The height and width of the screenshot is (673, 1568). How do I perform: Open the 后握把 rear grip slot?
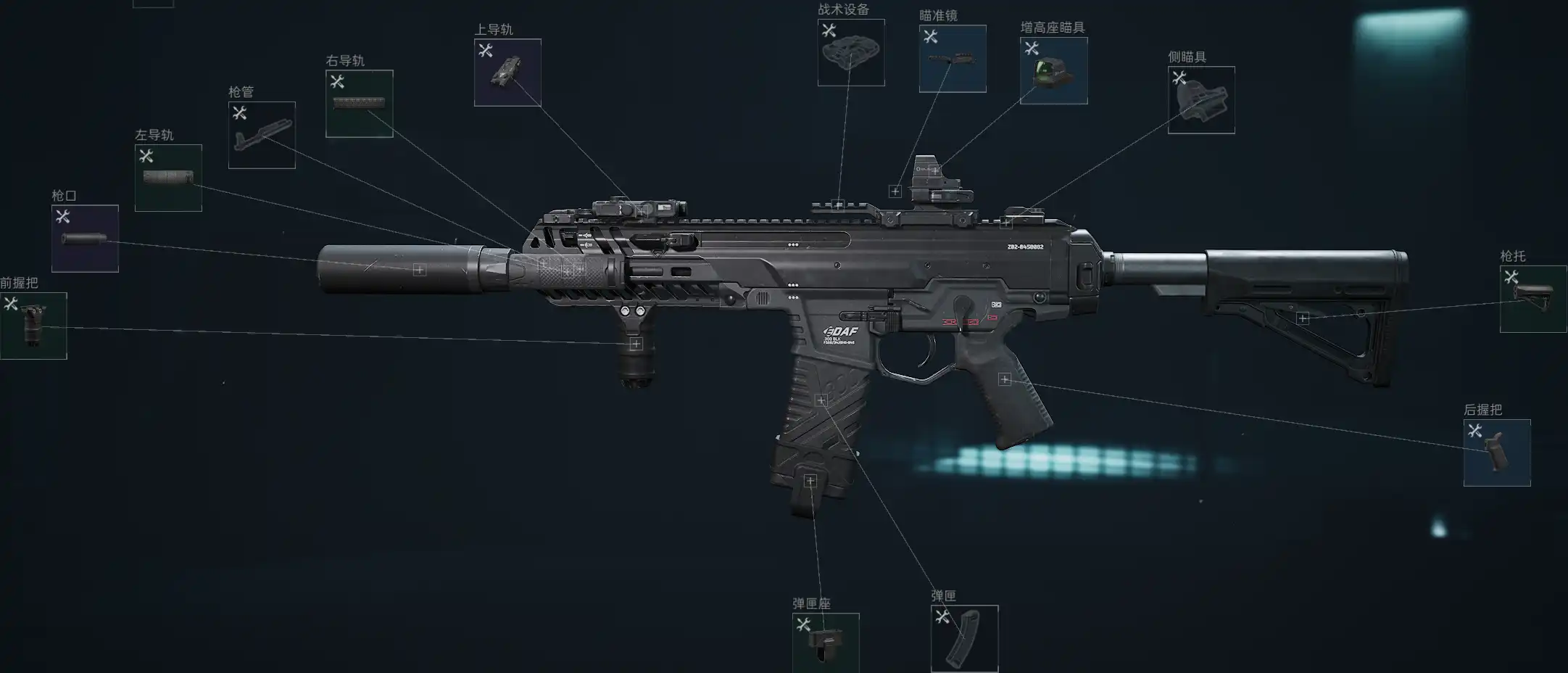click(x=1497, y=453)
